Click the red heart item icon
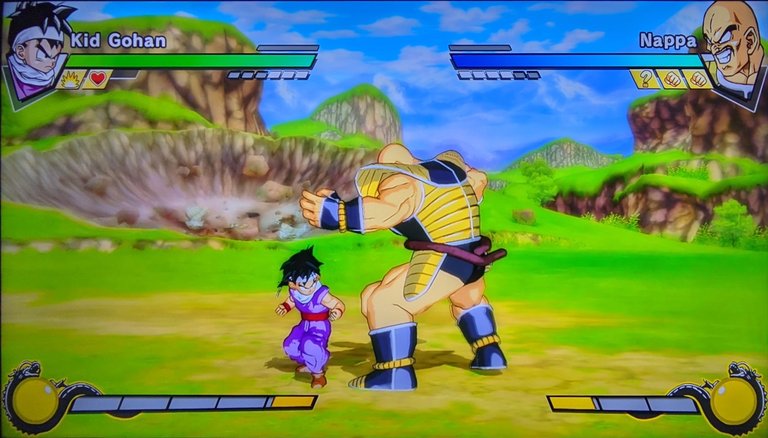The height and width of the screenshot is (438, 768). 97,79
